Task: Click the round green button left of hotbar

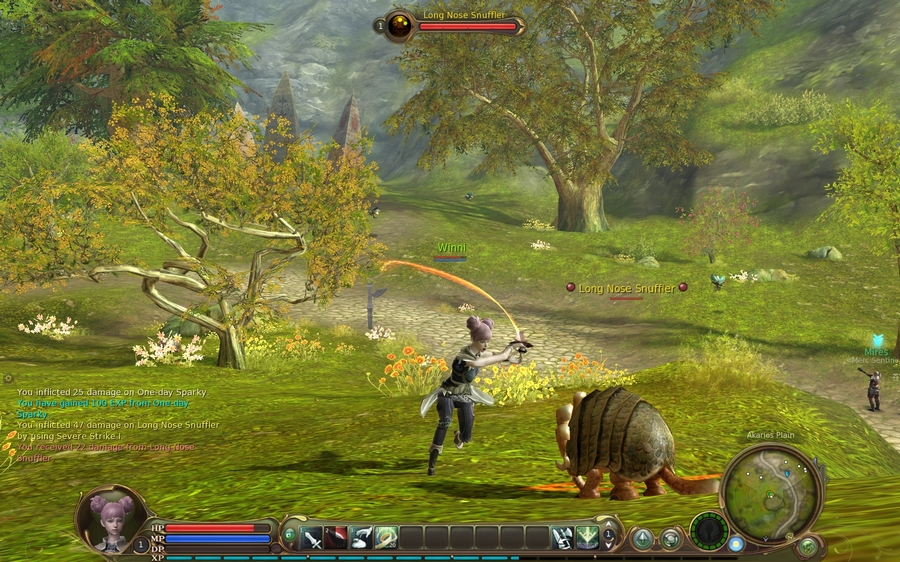Action: point(289,535)
